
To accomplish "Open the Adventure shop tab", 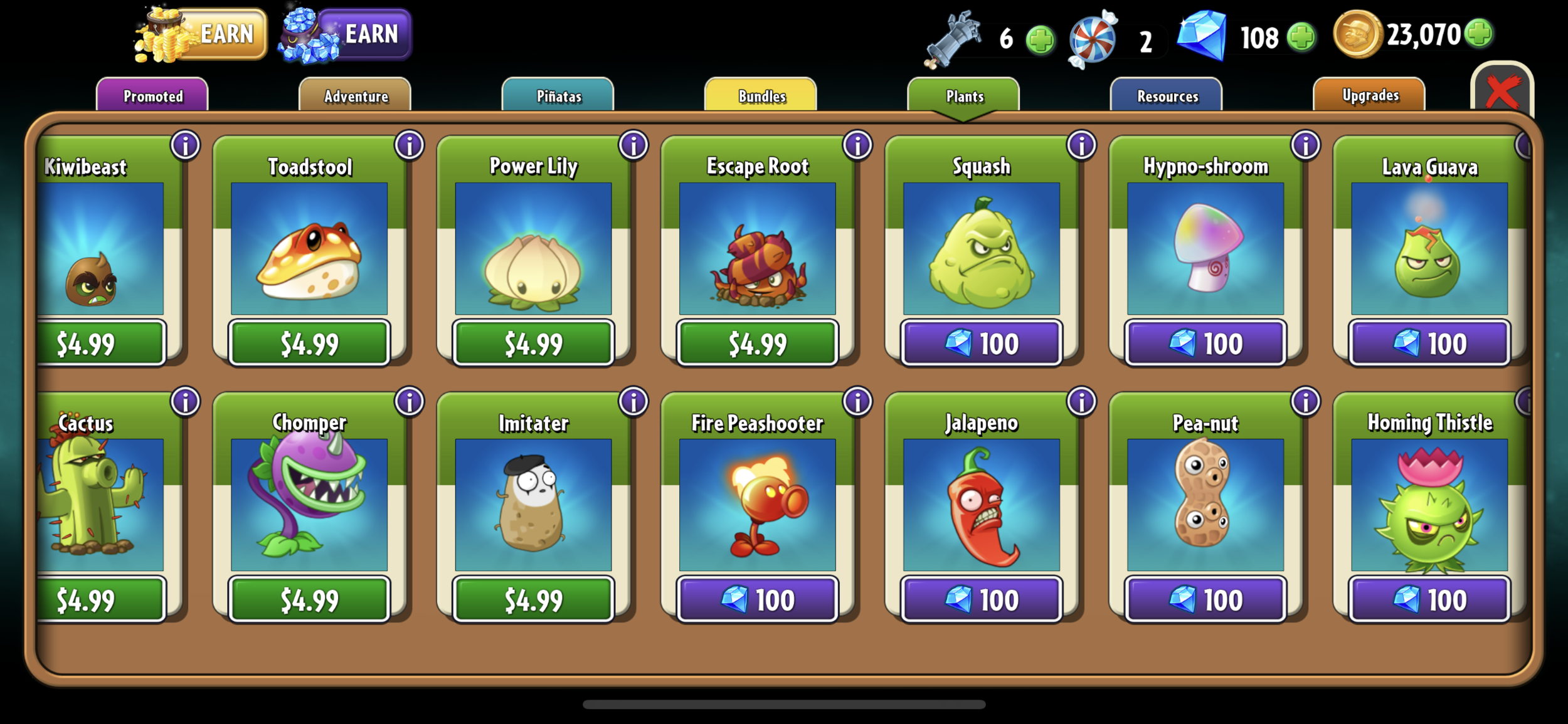I will pos(356,96).
